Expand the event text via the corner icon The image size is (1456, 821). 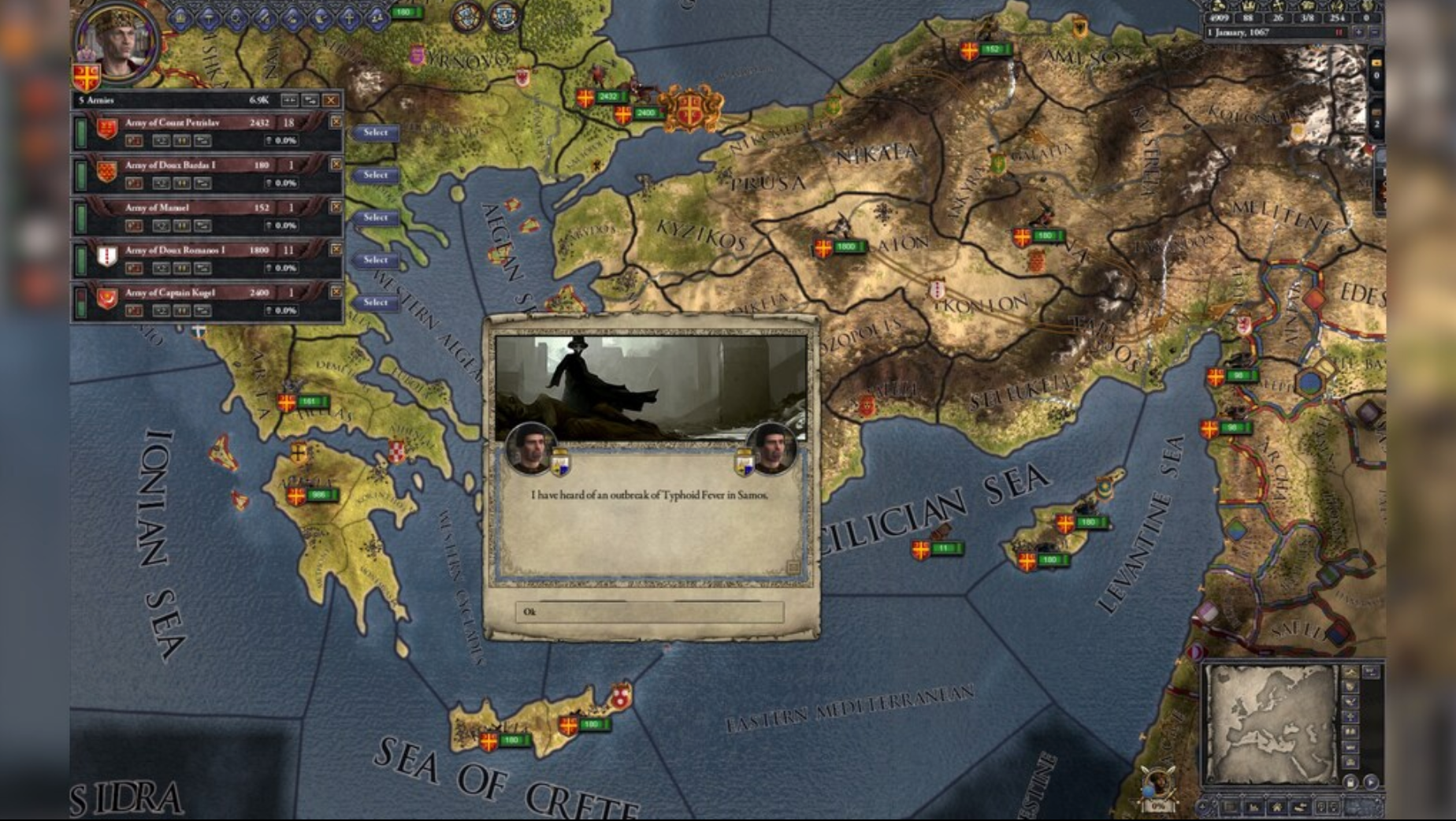[793, 564]
